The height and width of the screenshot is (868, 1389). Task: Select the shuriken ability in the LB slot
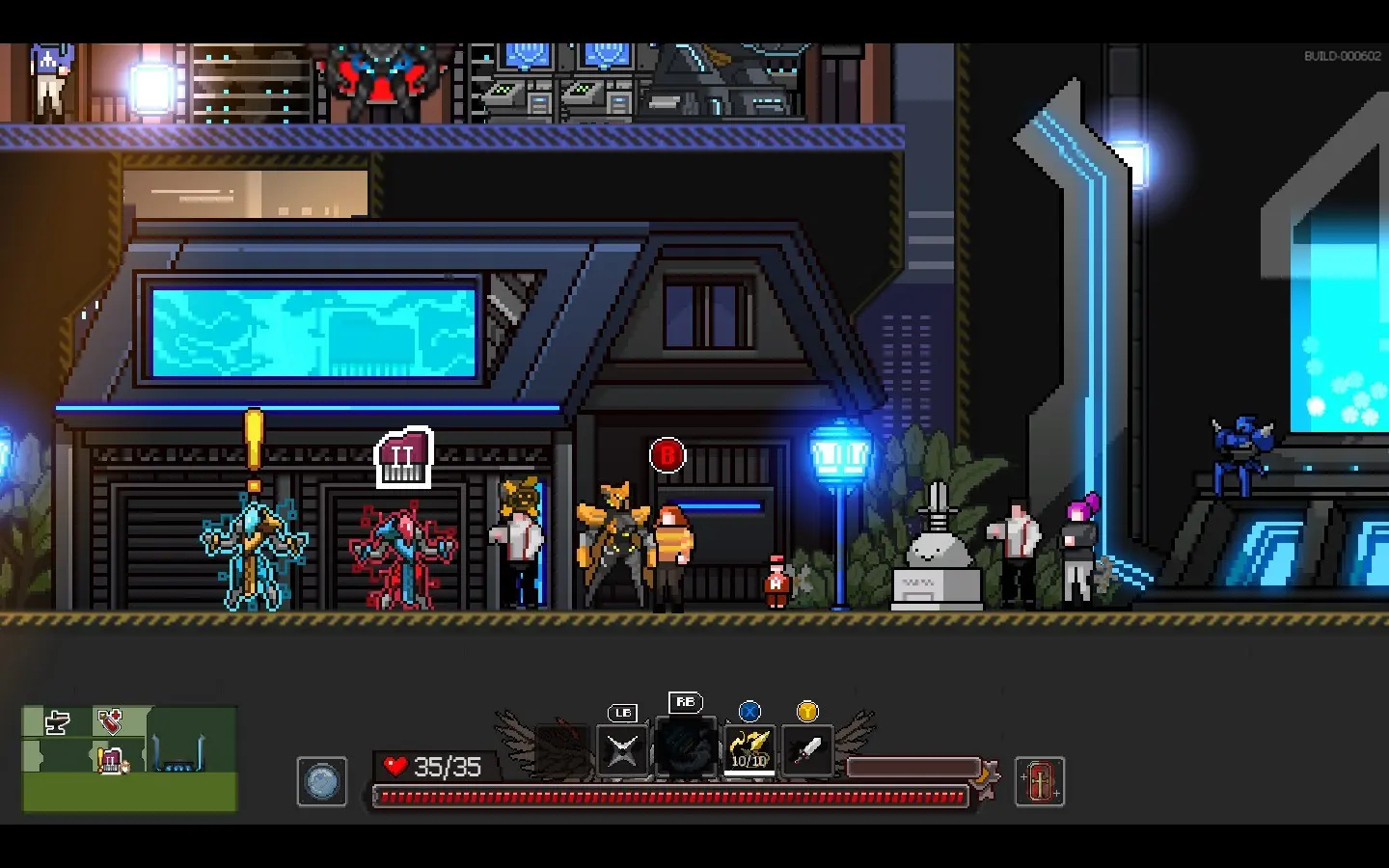[x=621, y=750]
